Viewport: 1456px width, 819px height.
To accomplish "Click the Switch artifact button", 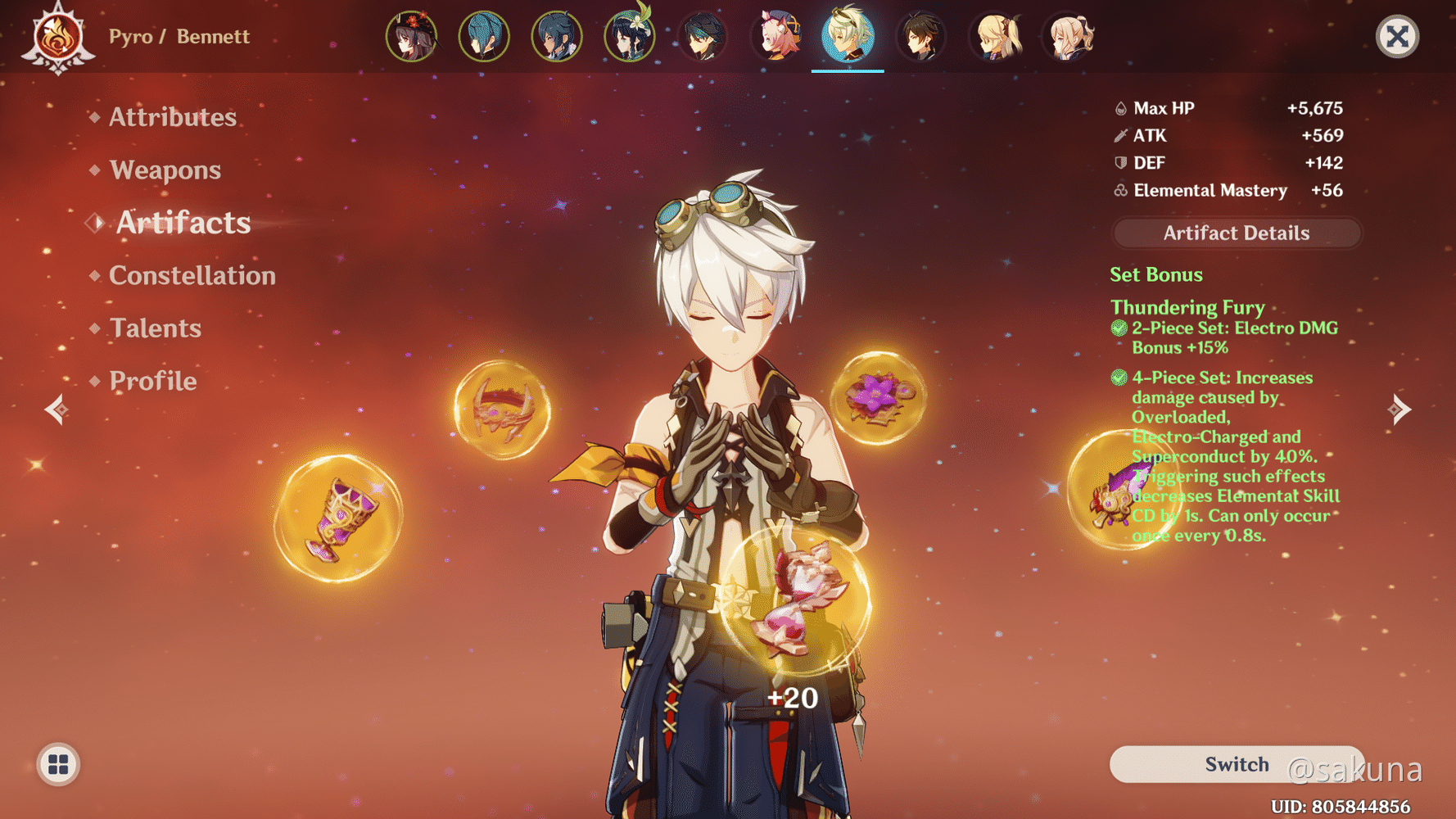I will pos(1236,764).
